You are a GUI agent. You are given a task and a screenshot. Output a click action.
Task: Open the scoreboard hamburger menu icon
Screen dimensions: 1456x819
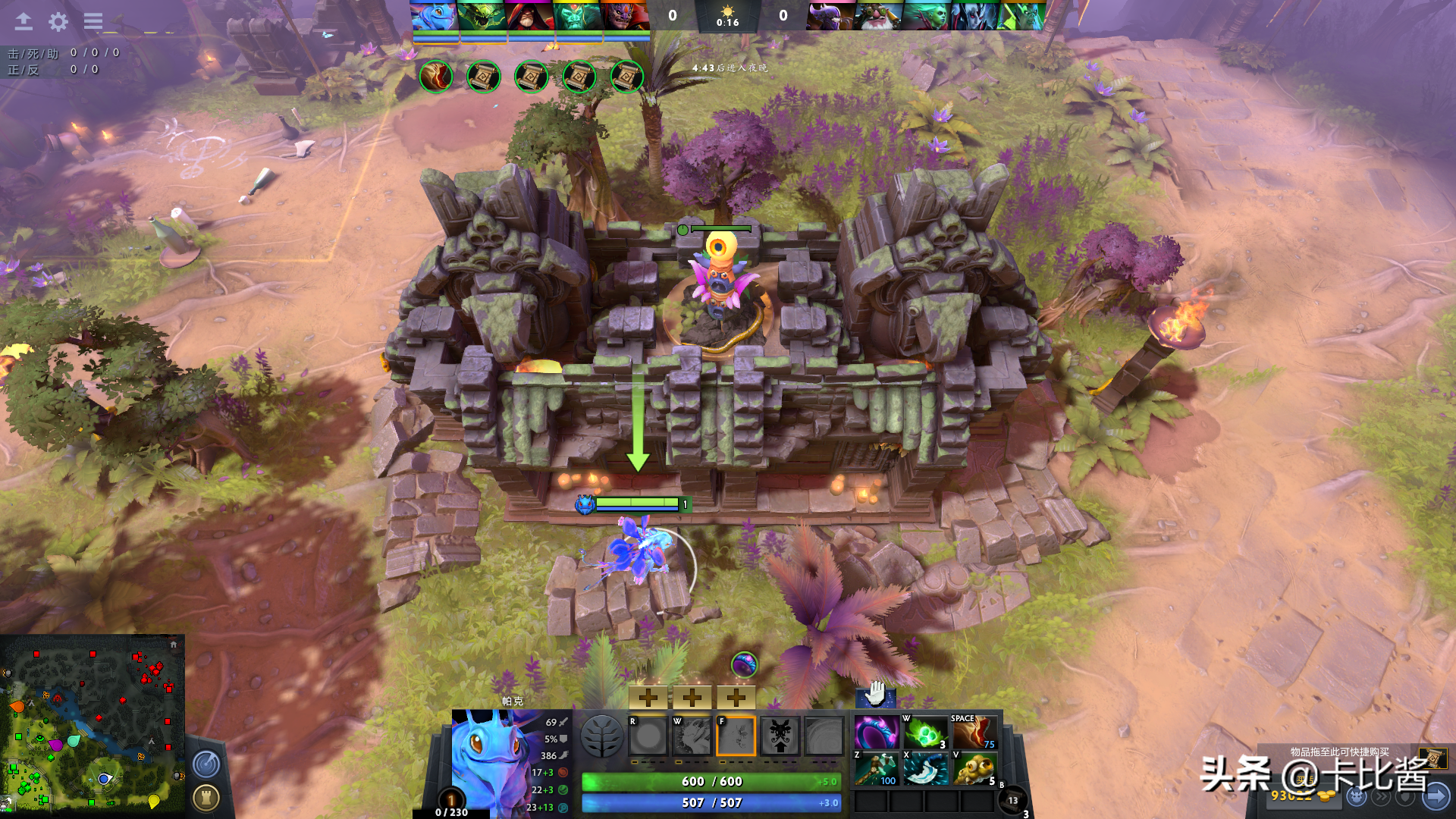pyautogui.click(x=93, y=21)
